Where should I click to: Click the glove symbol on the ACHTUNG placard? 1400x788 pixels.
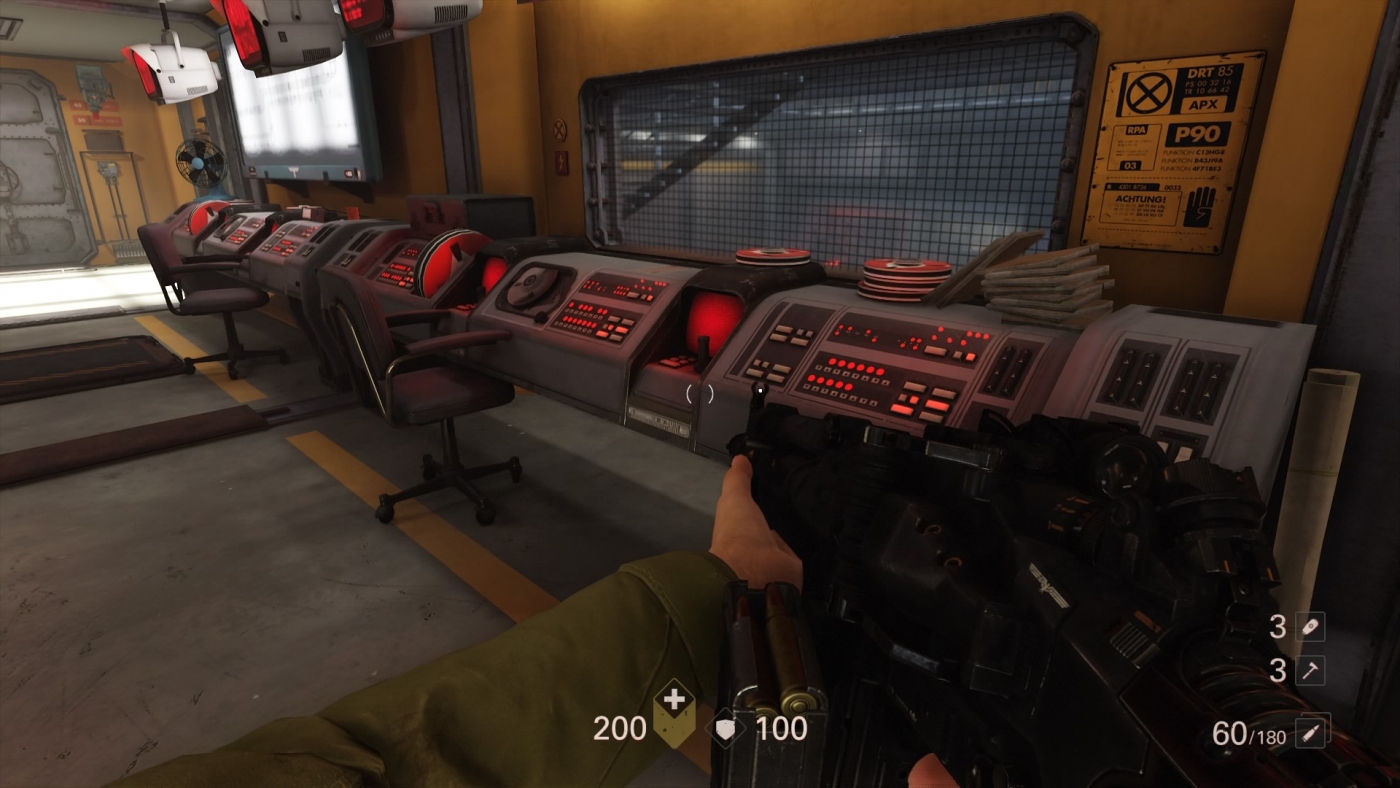coord(1197,205)
